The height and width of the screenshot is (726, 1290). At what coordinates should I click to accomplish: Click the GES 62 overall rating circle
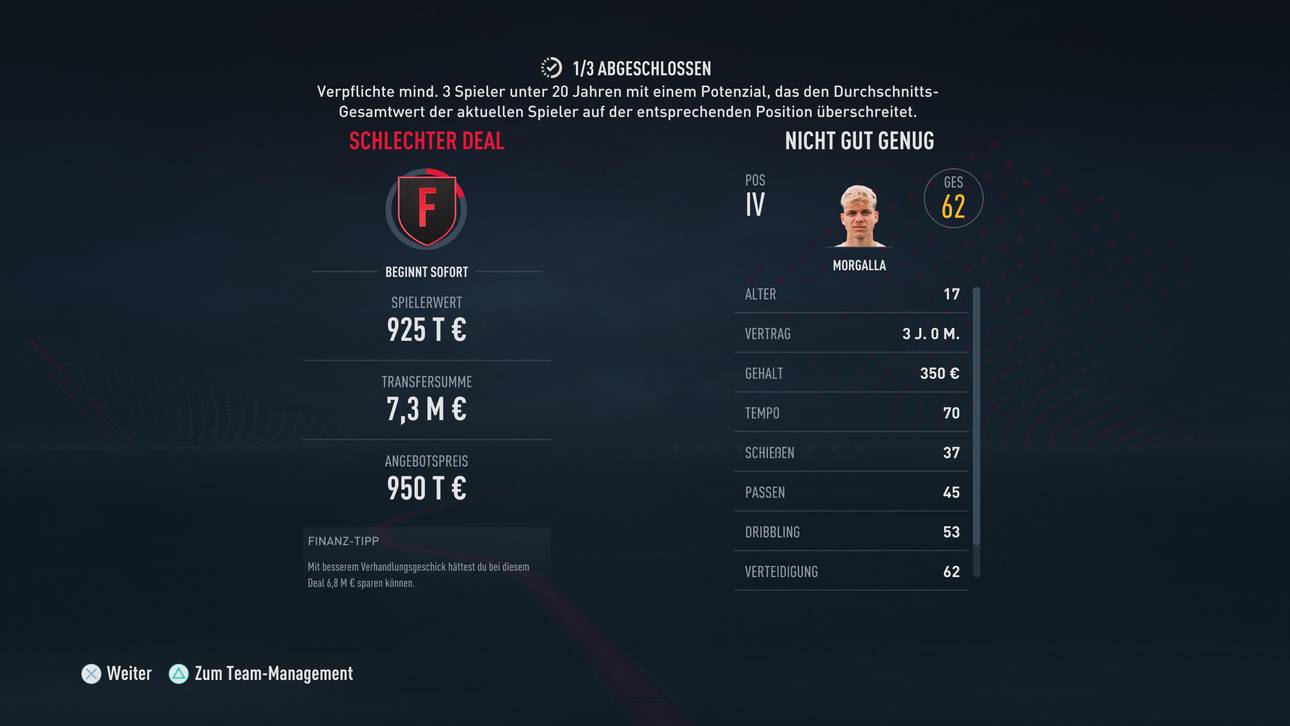pos(953,198)
